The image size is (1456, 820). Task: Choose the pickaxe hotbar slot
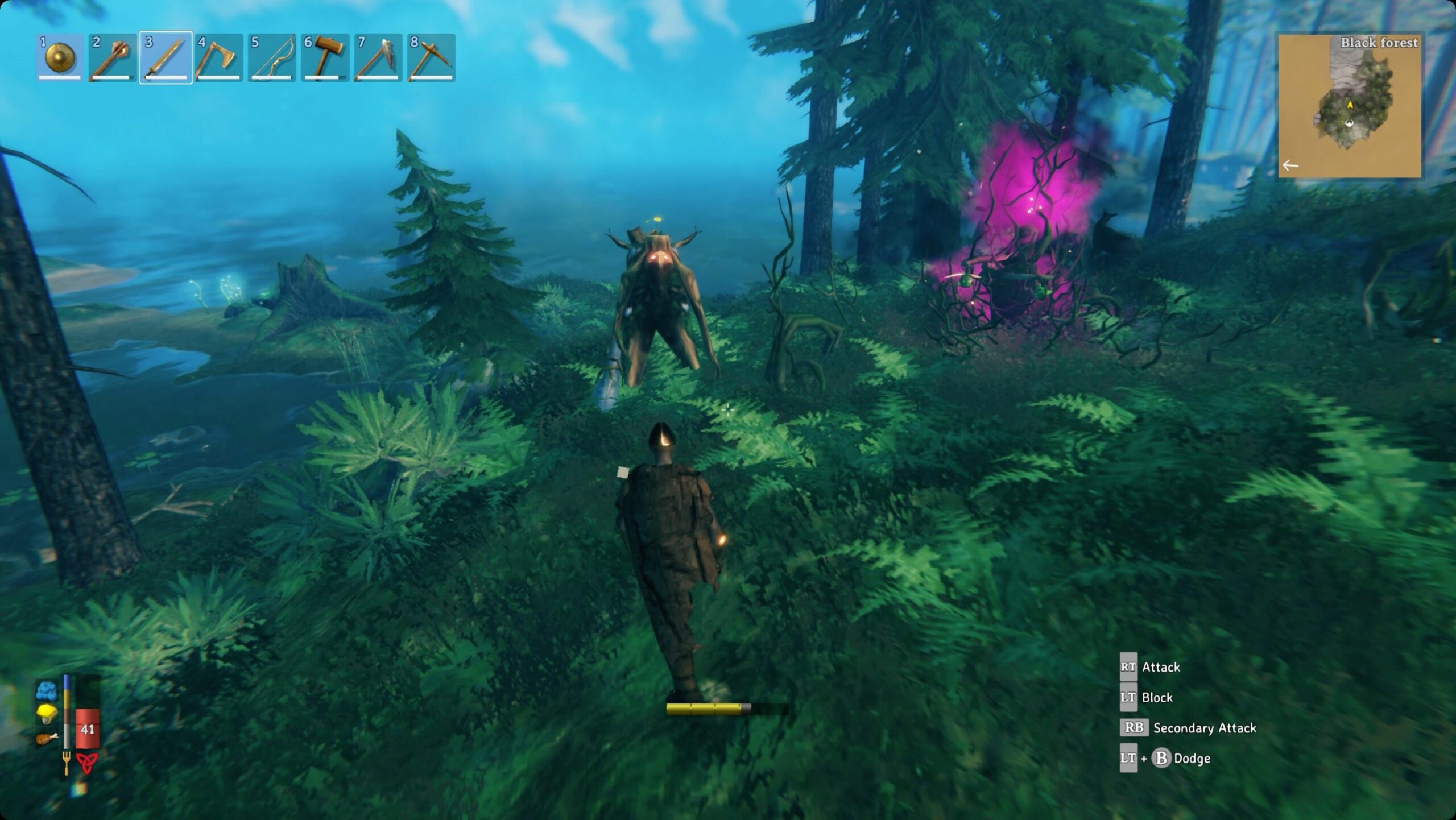[431, 57]
